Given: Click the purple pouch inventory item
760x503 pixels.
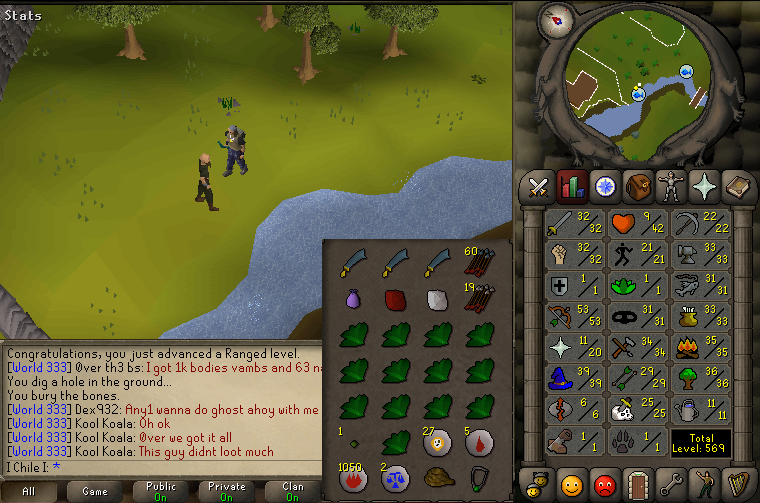Looking at the screenshot, I should tap(352, 300).
